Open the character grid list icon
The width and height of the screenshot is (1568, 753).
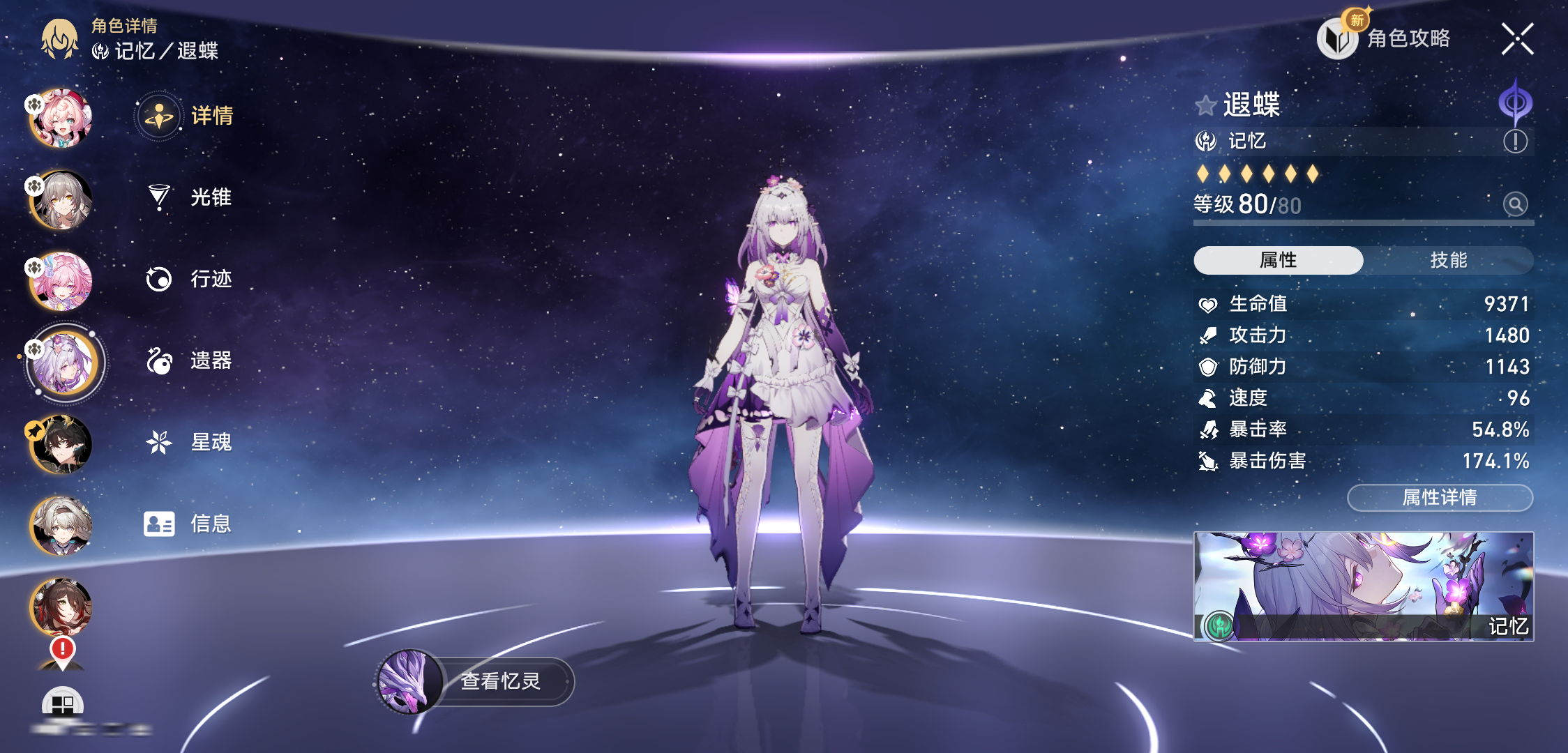pos(62,704)
